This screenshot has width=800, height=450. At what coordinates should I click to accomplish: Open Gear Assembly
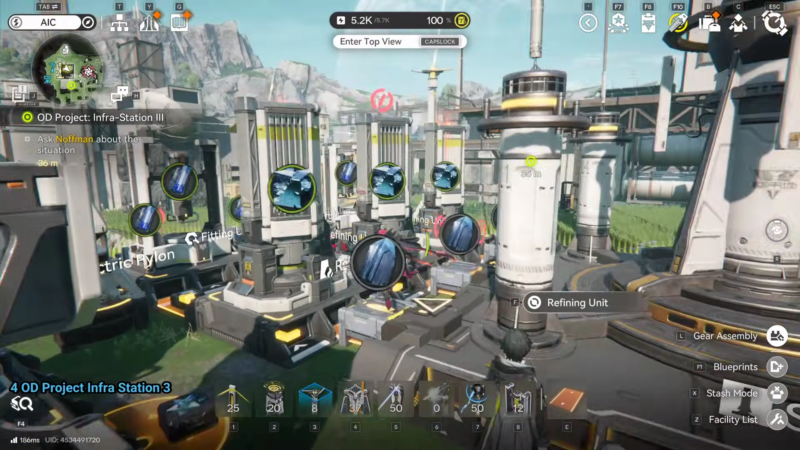(777, 336)
